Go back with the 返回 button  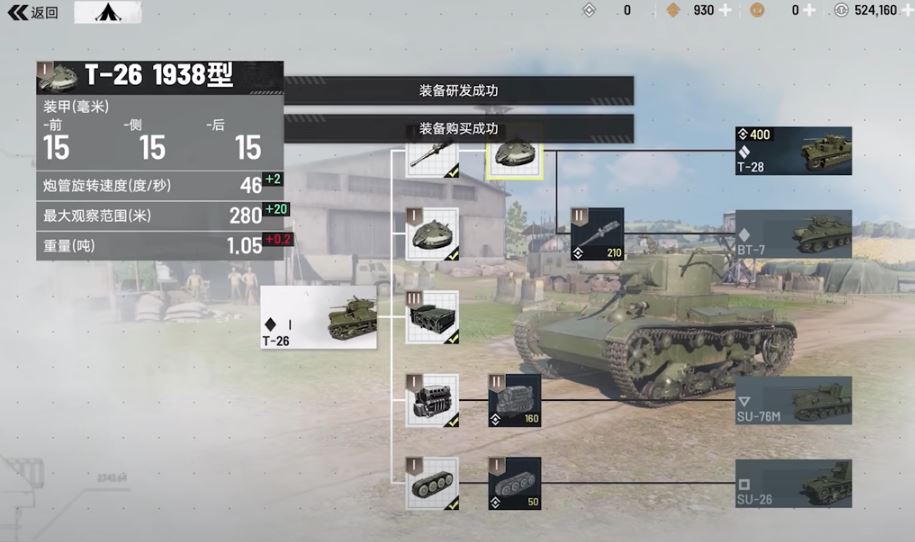click(x=33, y=13)
